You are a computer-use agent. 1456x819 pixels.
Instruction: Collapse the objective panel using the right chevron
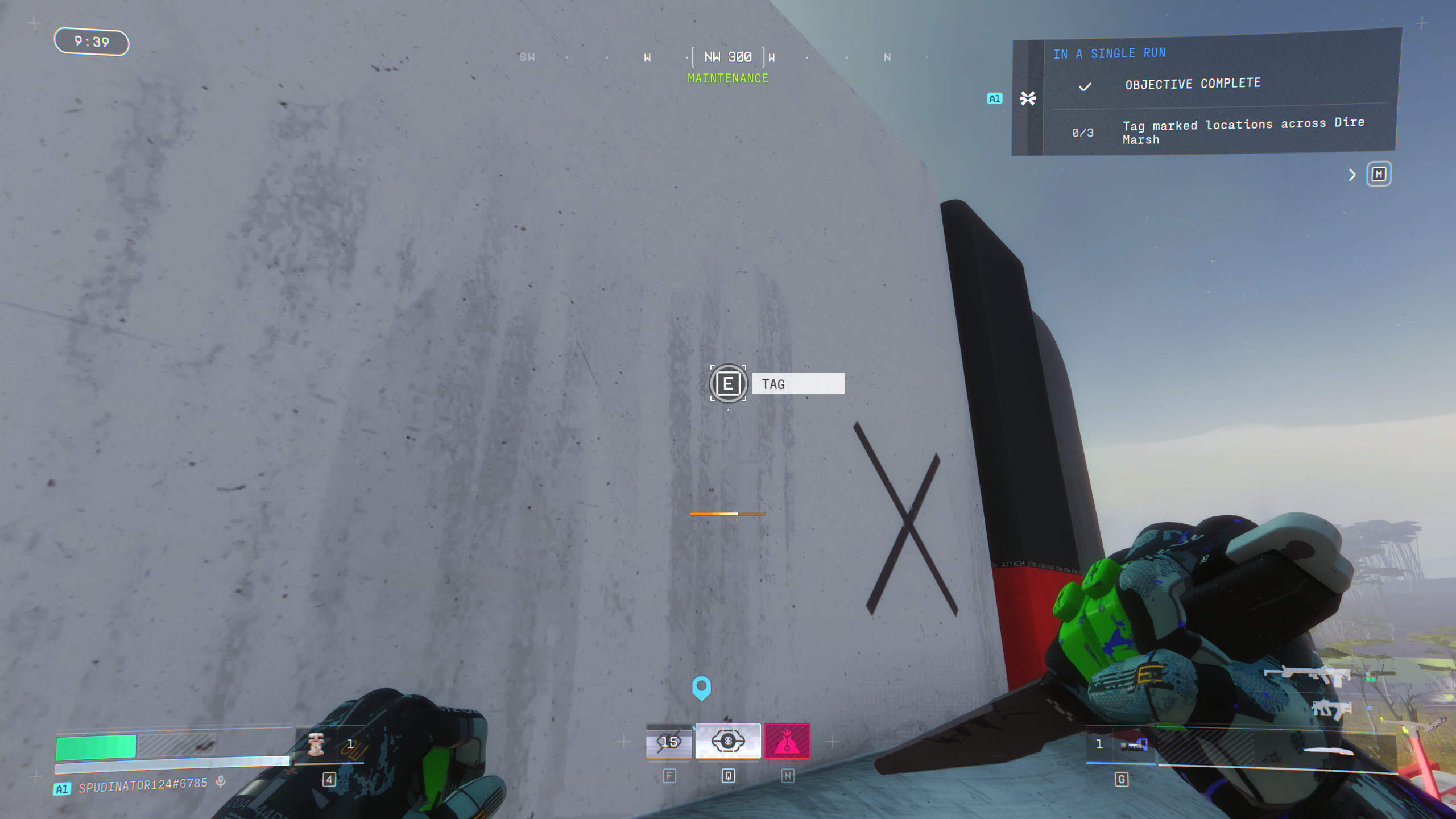[1353, 175]
